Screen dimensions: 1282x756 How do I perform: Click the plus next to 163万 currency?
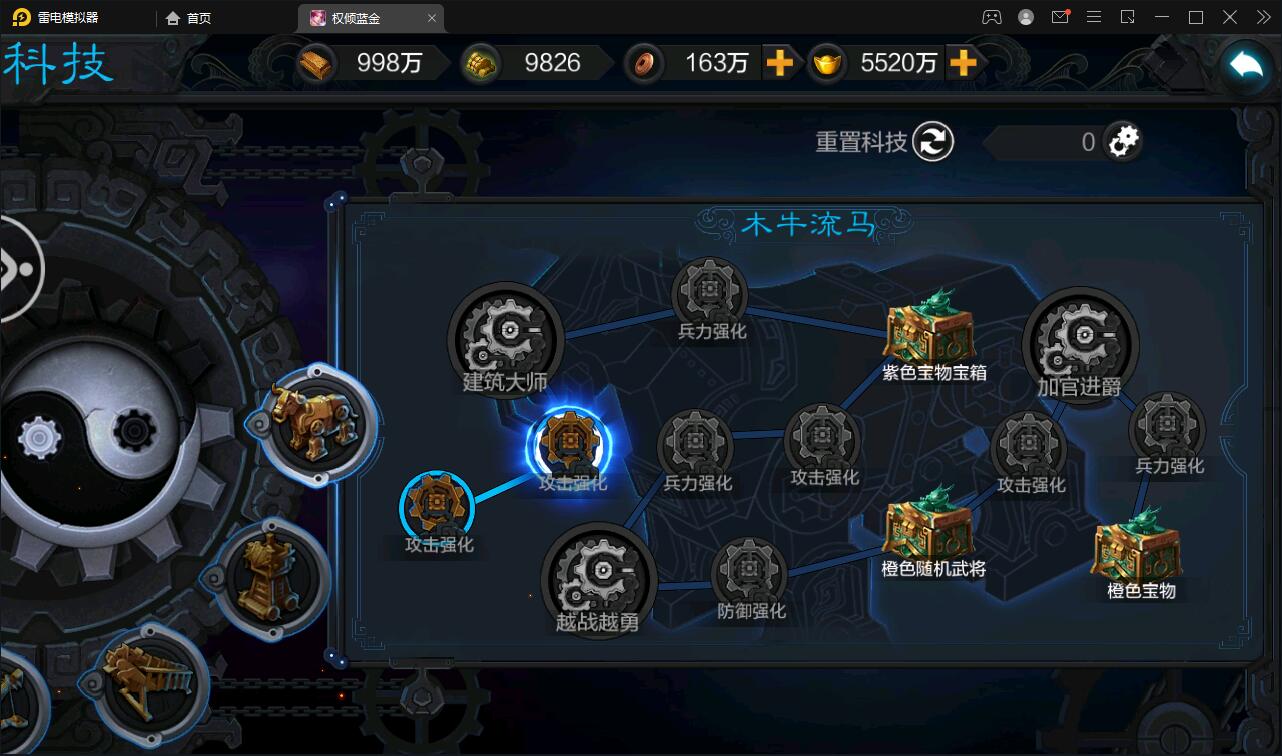coord(783,62)
